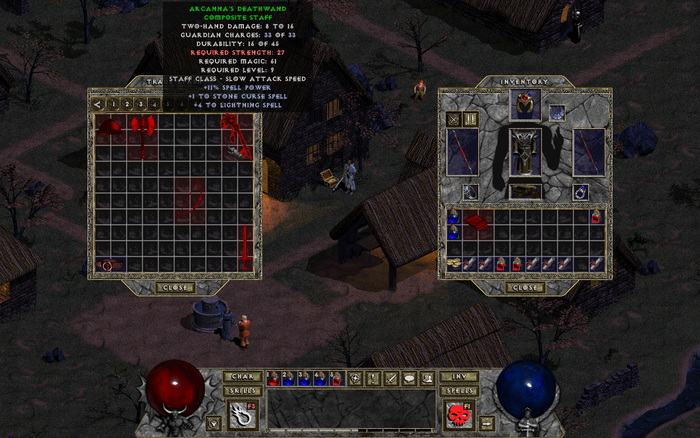Open the SKILLS panel
Viewport: 700px width, 438px height.
tap(243, 390)
